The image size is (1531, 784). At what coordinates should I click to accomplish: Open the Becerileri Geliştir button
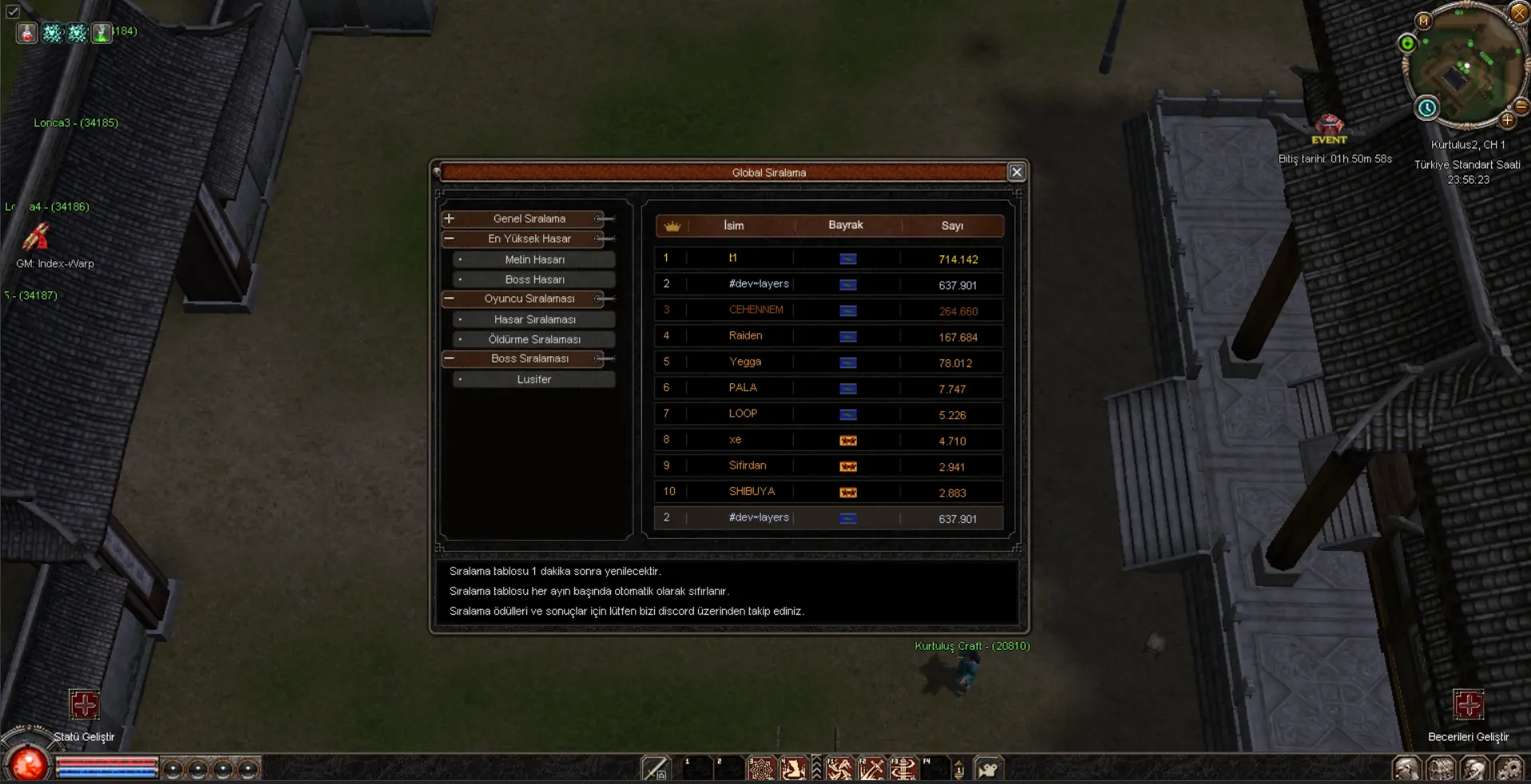click(1468, 705)
